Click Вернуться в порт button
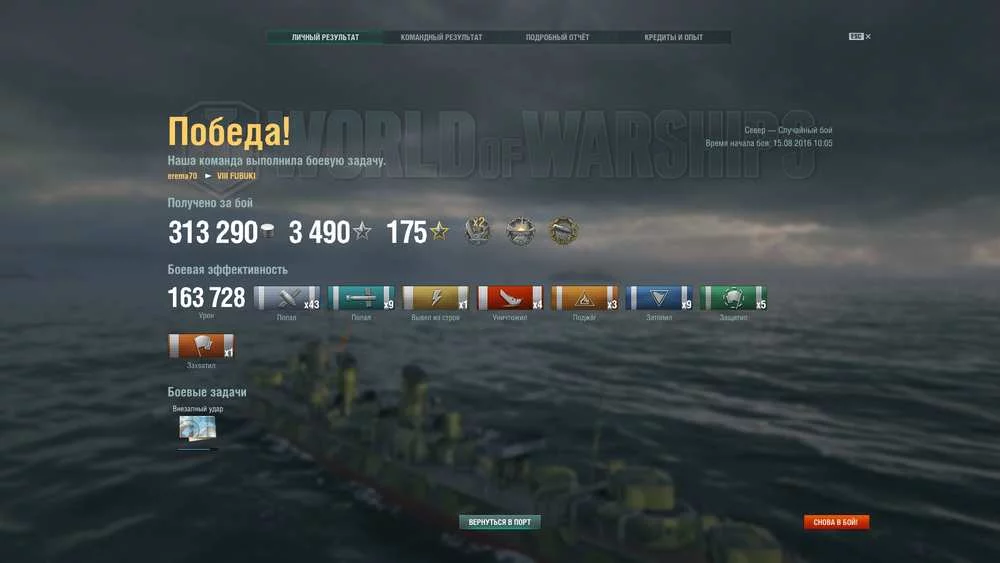The width and height of the screenshot is (1000, 563). (499, 522)
